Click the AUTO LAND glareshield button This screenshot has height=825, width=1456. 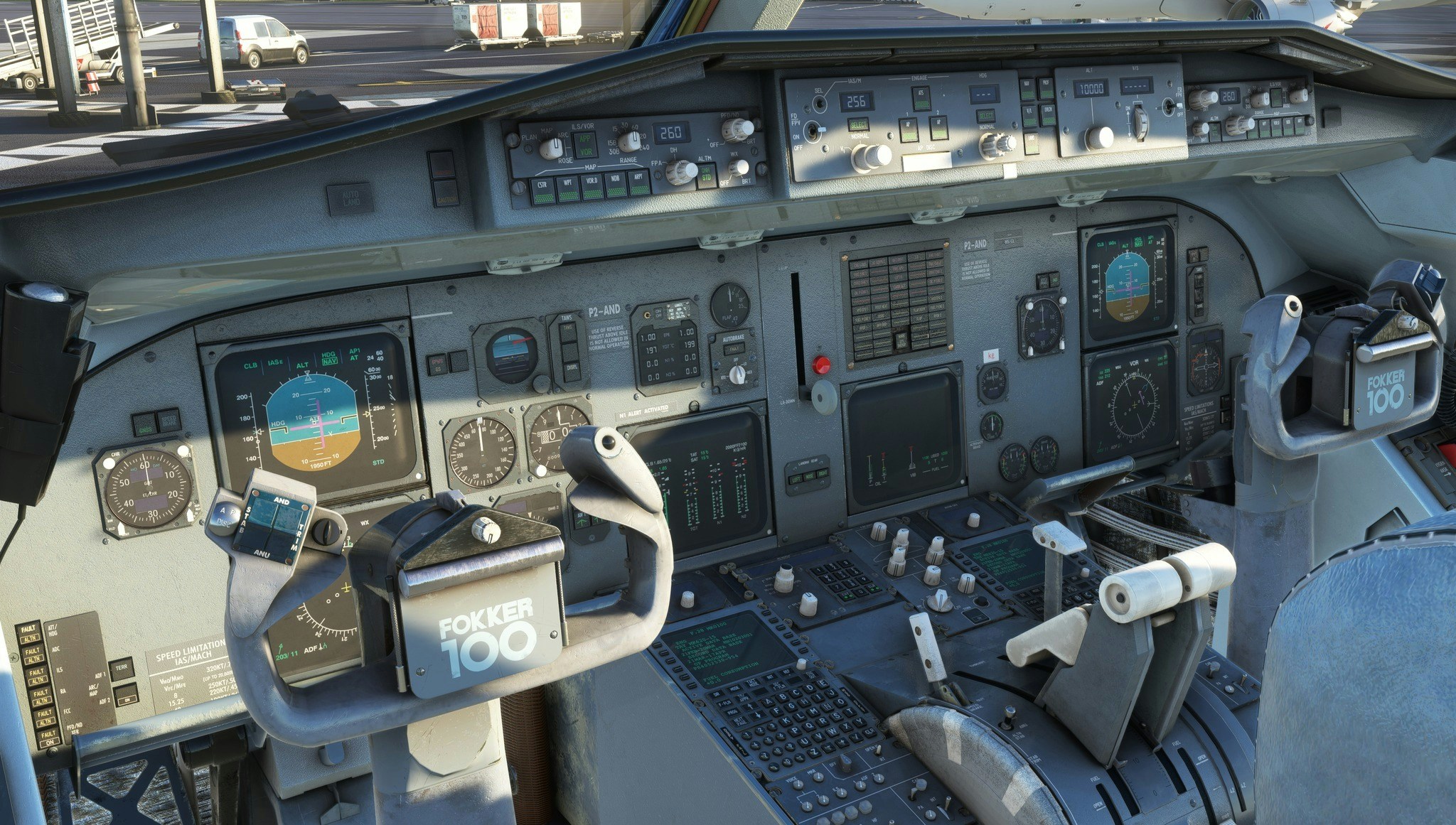(350, 199)
